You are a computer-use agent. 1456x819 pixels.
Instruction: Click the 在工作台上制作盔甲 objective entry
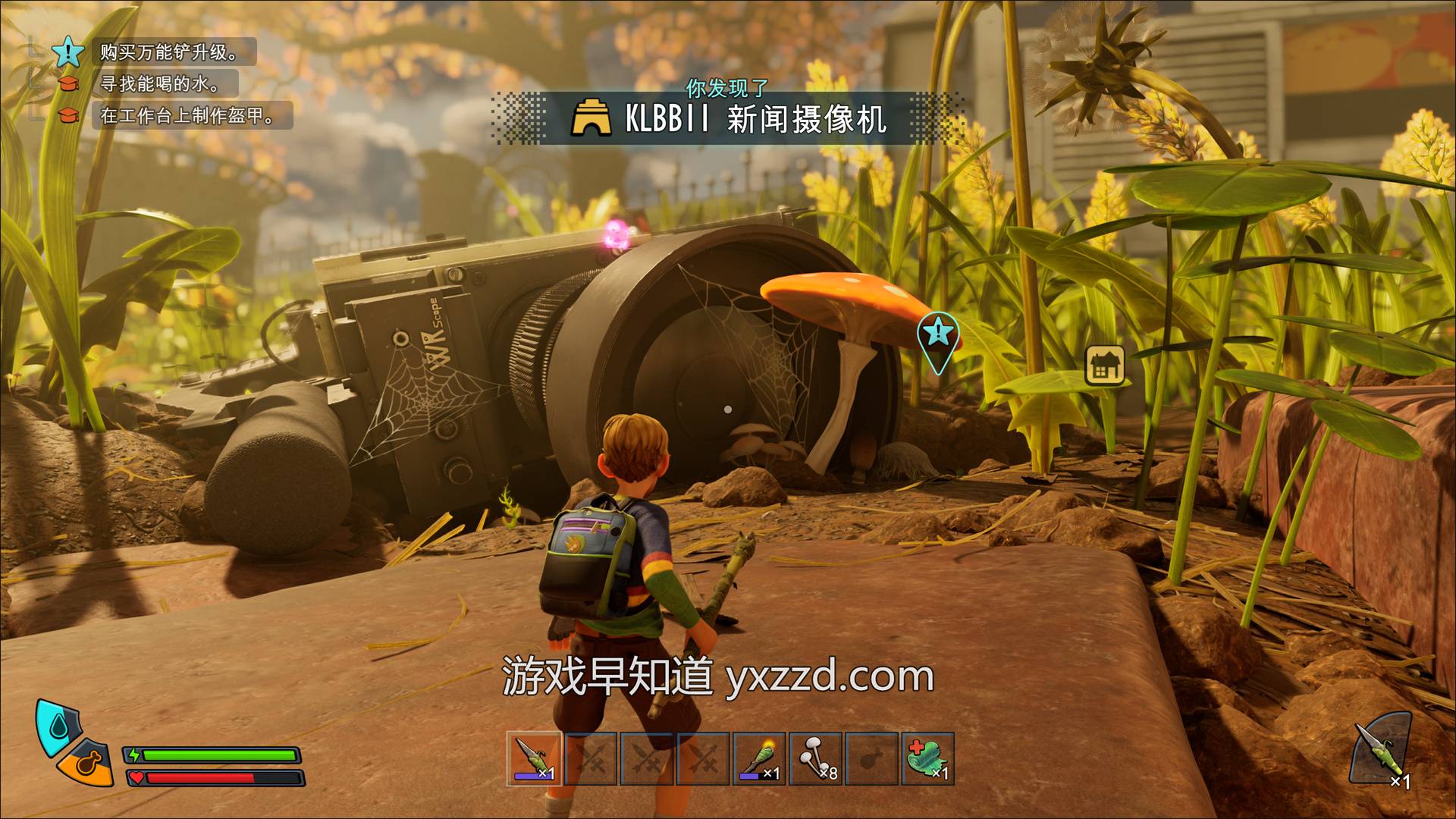[x=187, y=115]
